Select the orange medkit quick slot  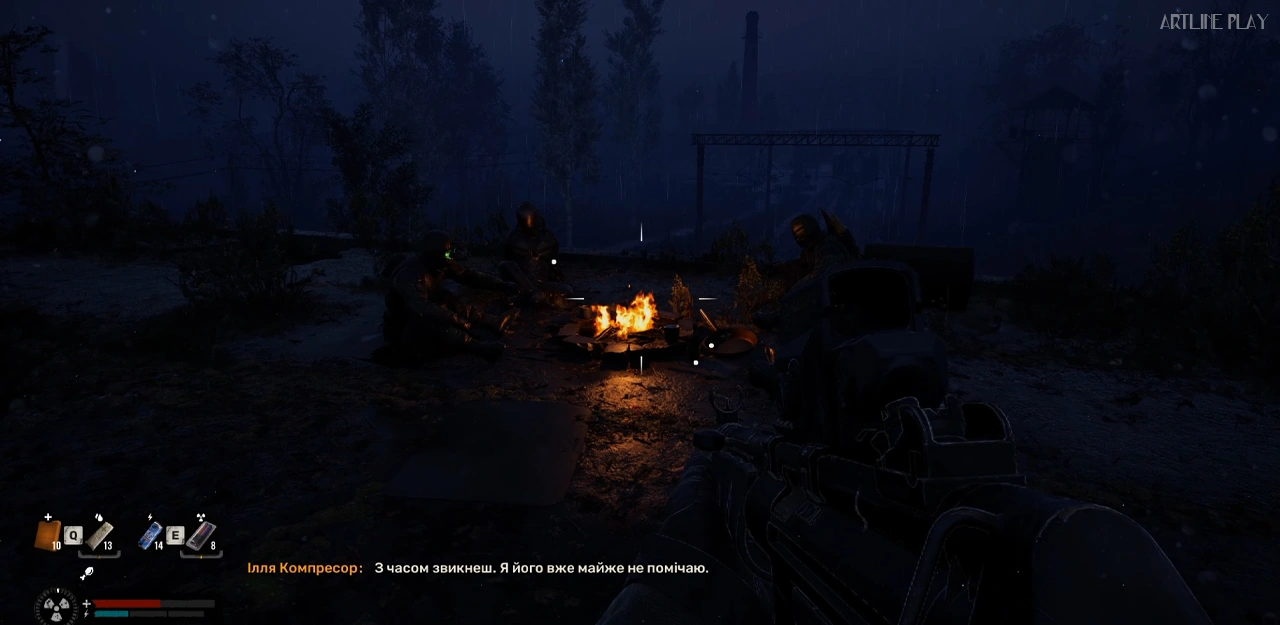point(47,535)
